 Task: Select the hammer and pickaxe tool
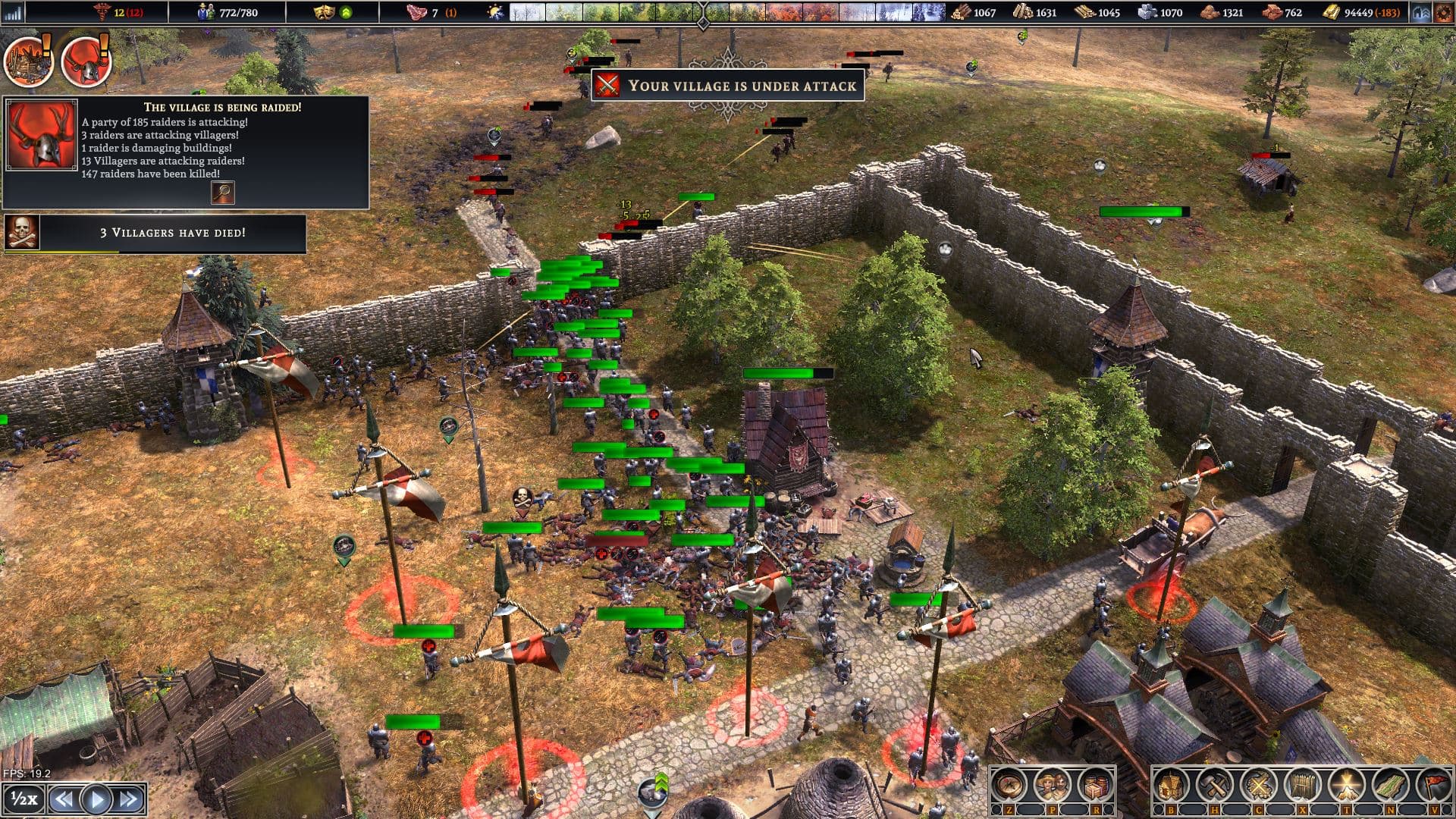point(1215,786)
